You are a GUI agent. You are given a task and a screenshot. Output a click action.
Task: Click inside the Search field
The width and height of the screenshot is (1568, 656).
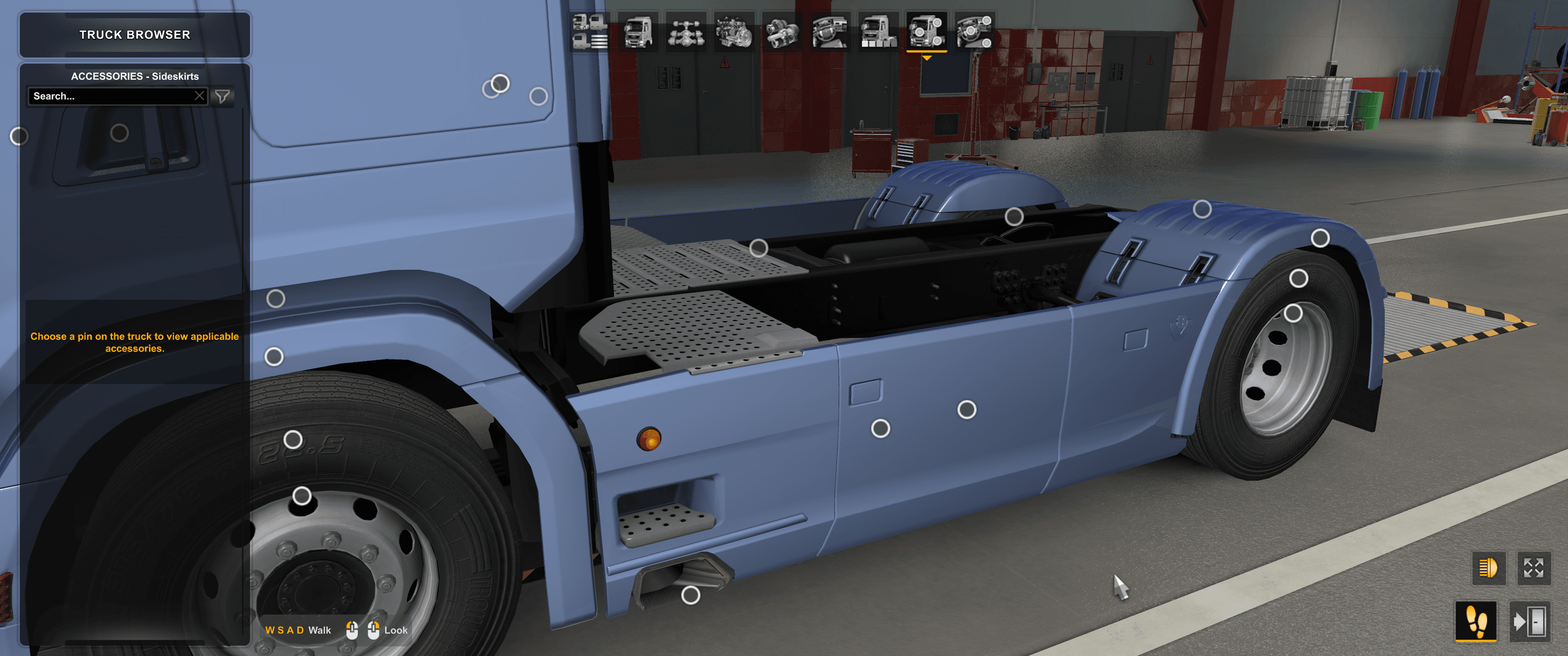pyautogui.click(x=109, y=95)
